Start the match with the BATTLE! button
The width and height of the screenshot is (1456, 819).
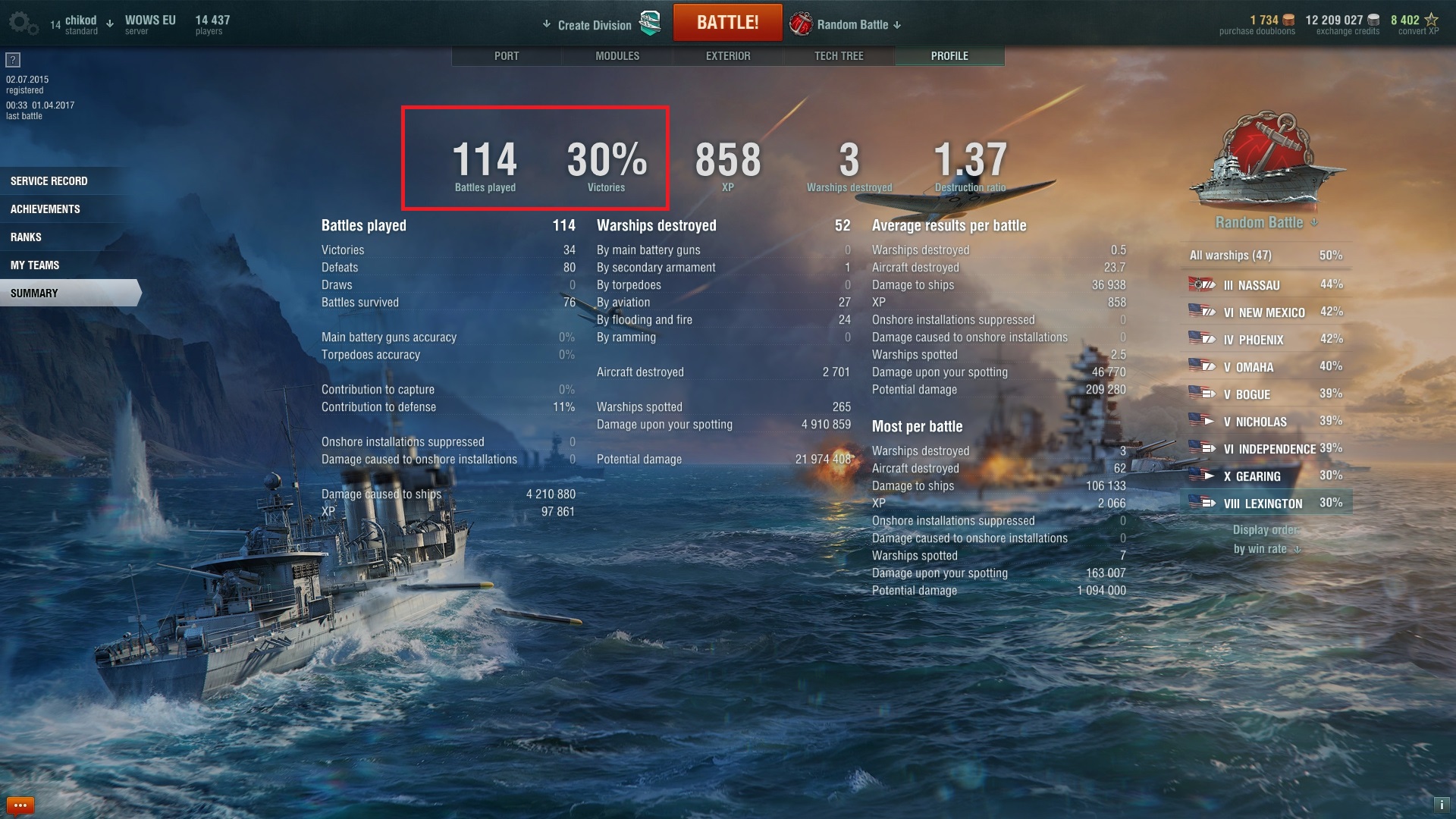click(727, 23)
